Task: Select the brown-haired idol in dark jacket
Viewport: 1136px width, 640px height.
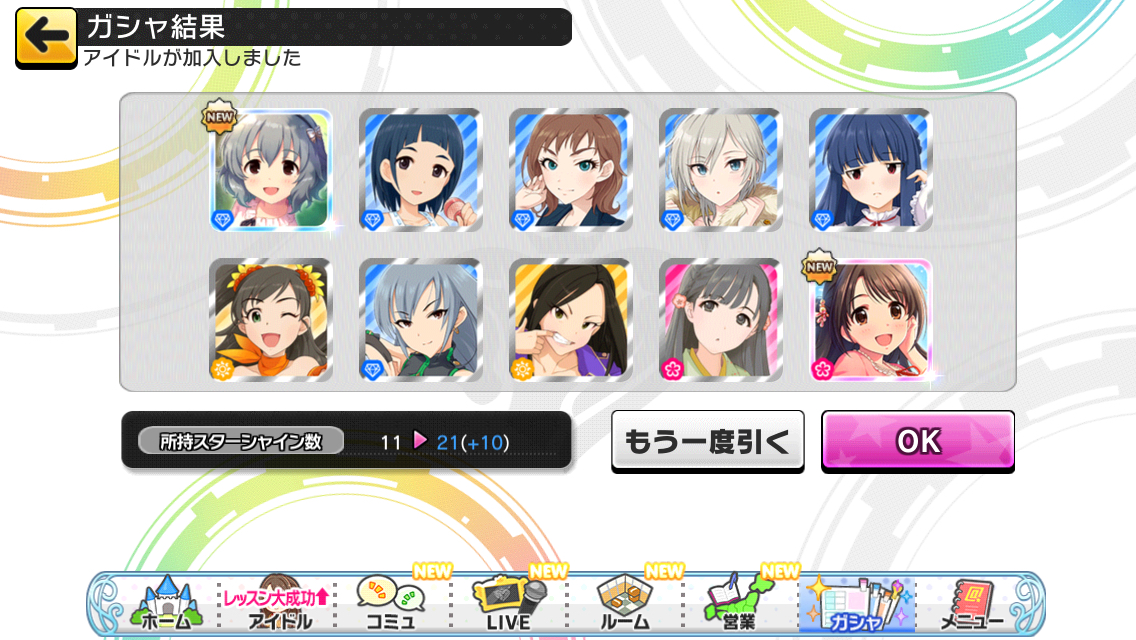Action: click(x=571, y=170)
